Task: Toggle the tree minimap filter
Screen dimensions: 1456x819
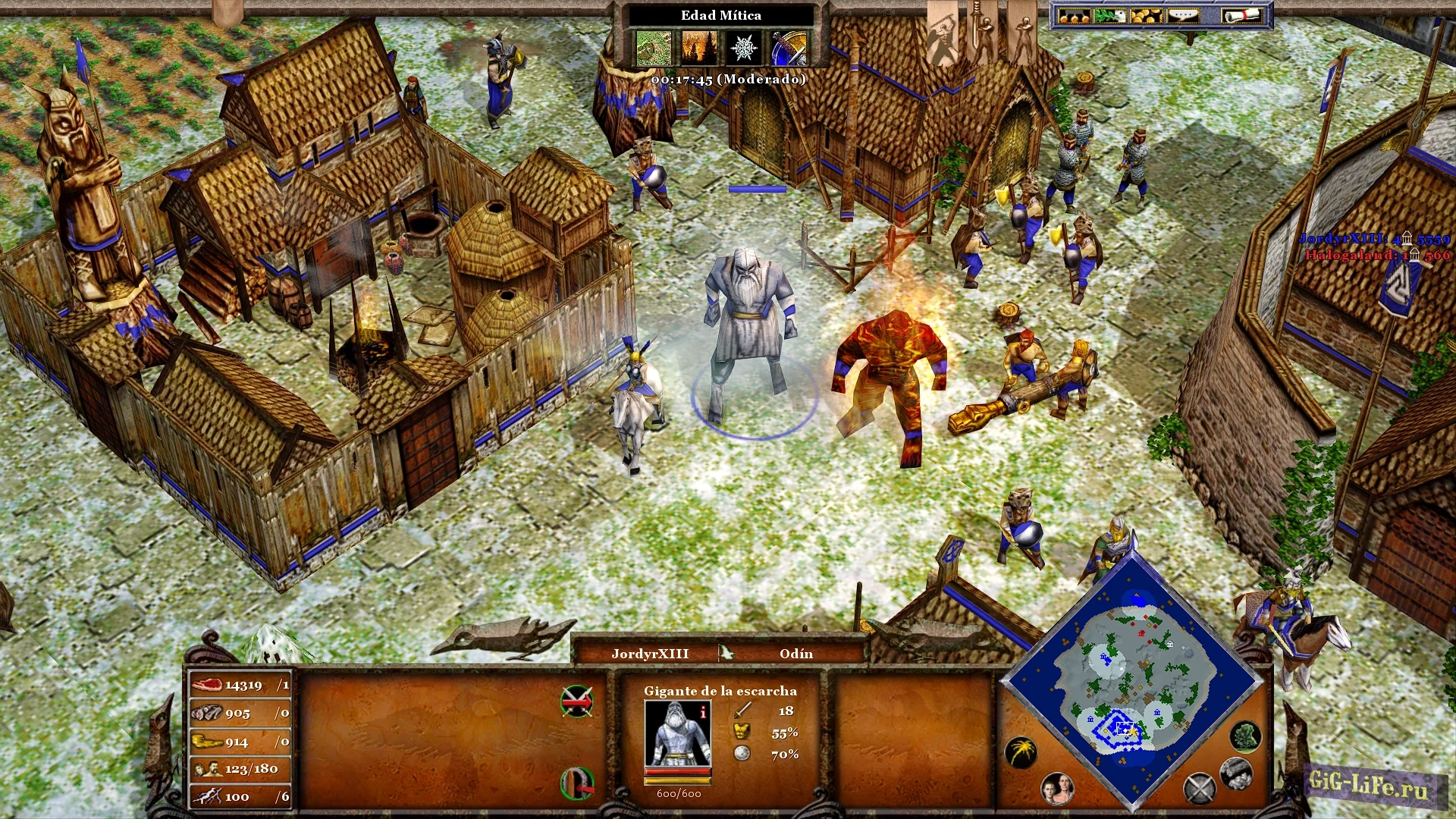Action: (x=1244, y=736)
